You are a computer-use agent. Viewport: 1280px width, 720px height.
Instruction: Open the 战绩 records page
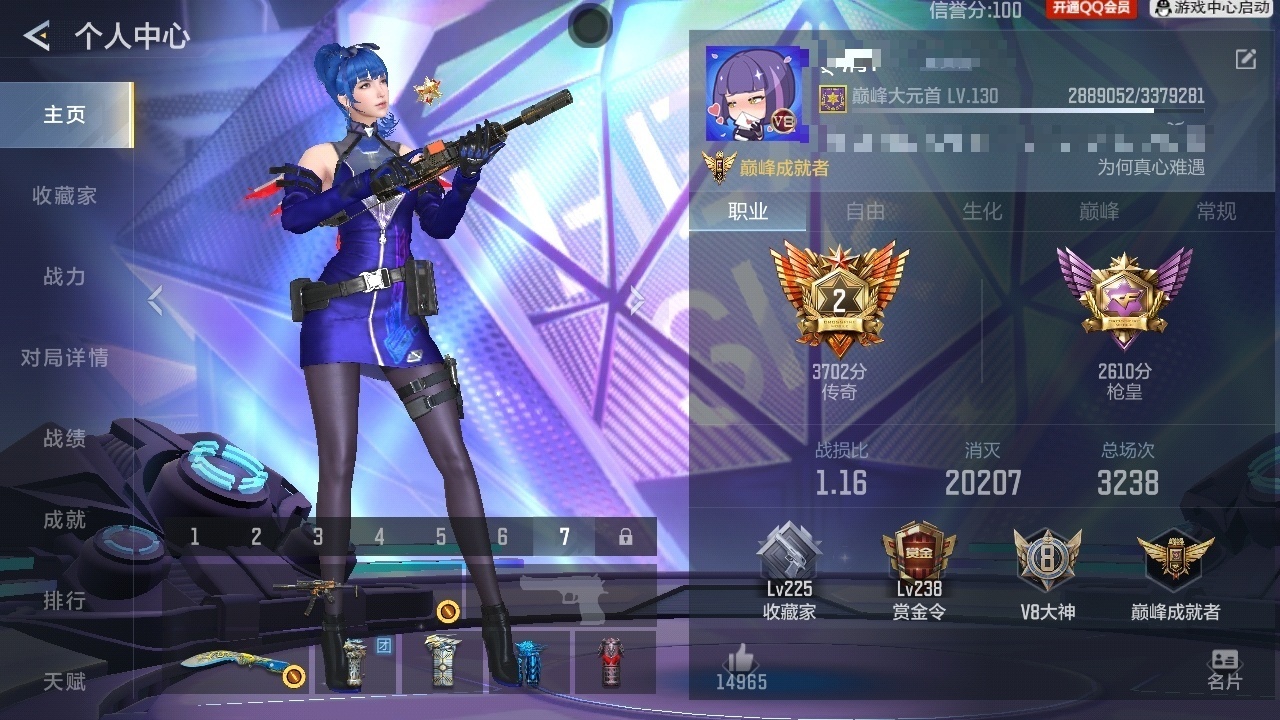(65, 439)
